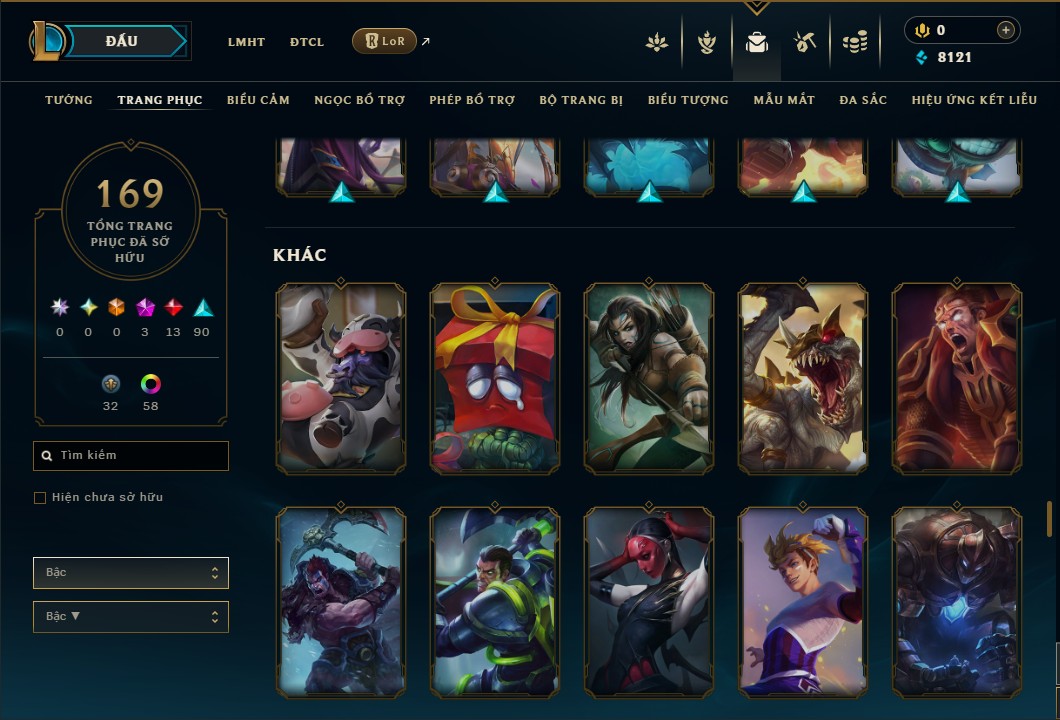This screenshot has height=720, width=1060.
Task: Open the LMHT home tab
Action: click(x=246, y=42)
